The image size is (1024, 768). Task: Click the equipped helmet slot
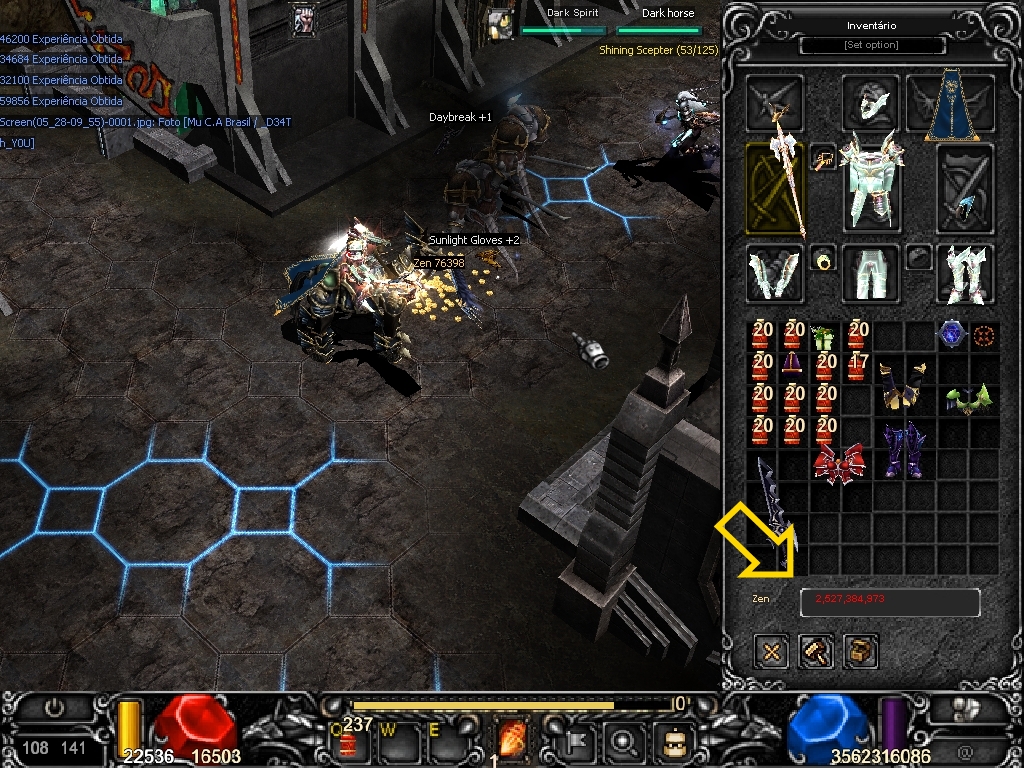[869, 102]
